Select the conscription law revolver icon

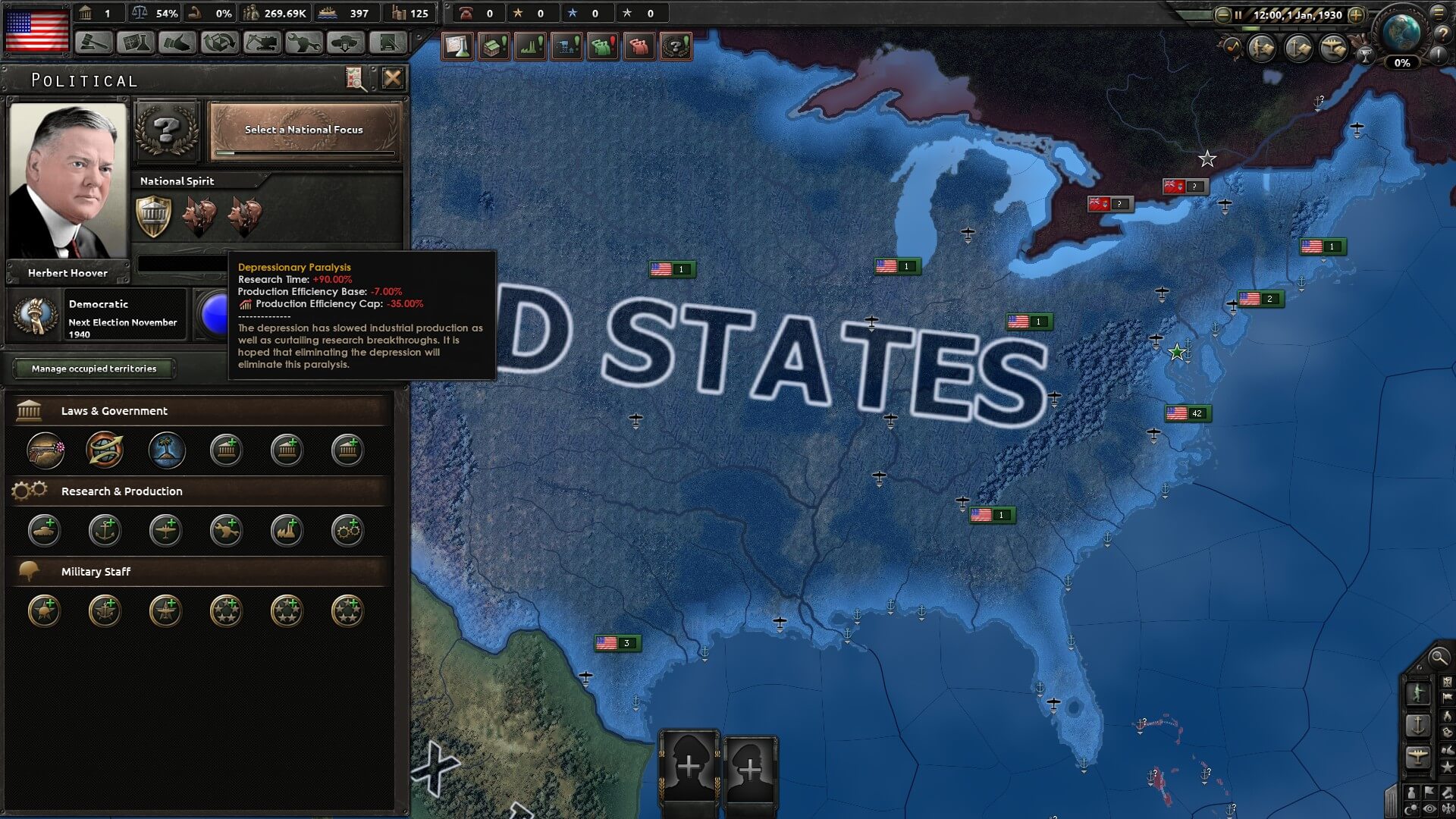[x=43, y=450]
